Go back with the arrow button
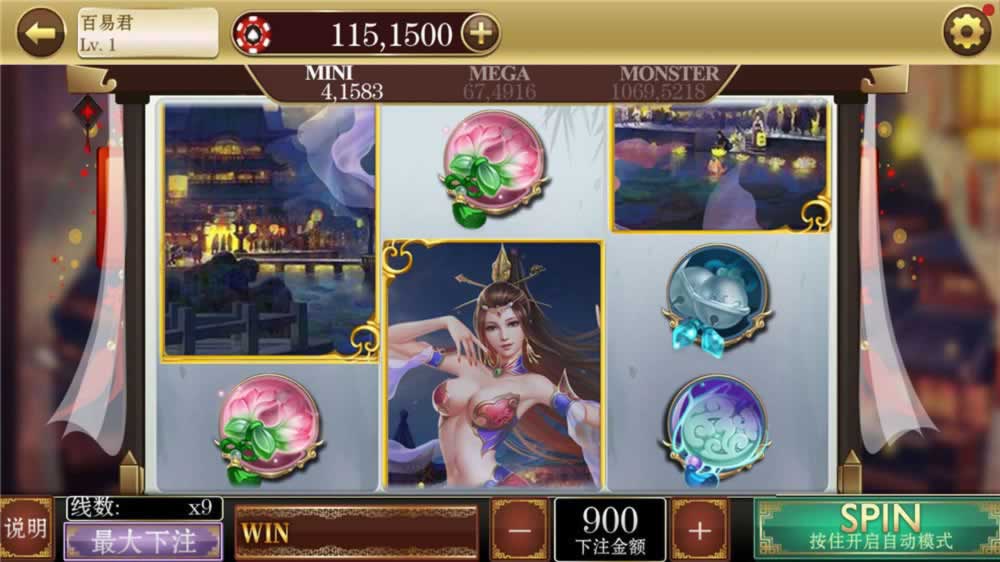 (x=41, y=33)
